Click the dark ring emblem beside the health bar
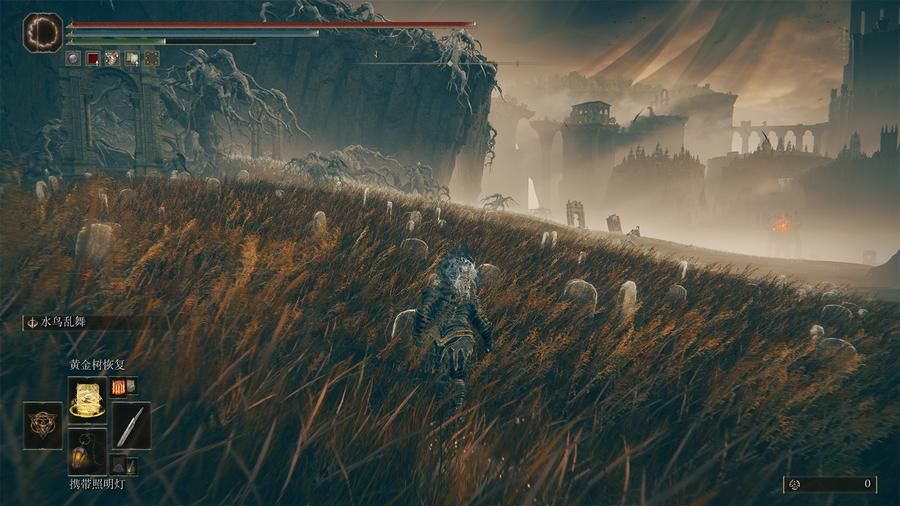The width and height of the screenshot is (900, 506). click(43, 32)
